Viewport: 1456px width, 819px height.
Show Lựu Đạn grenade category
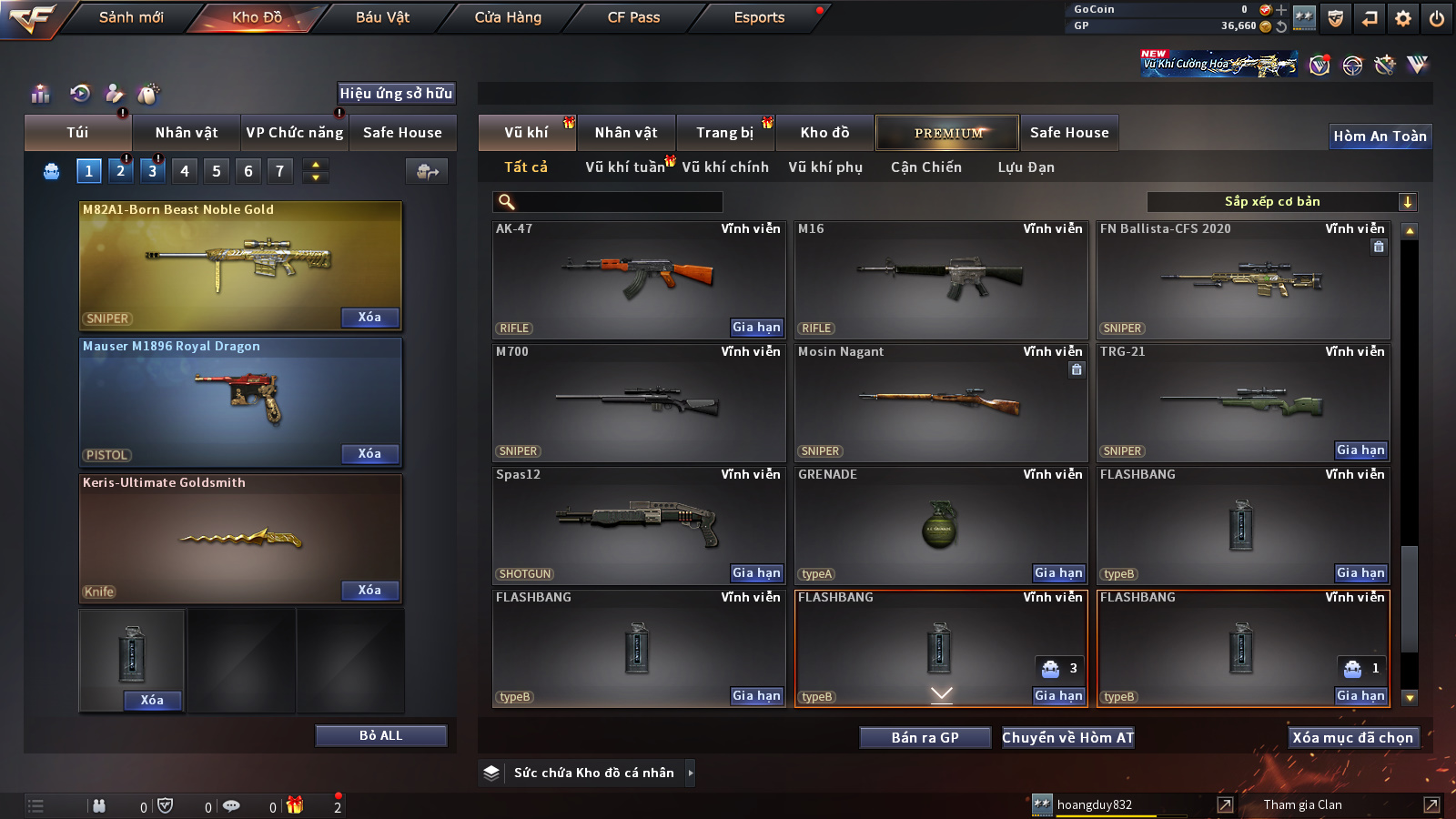1026,167
